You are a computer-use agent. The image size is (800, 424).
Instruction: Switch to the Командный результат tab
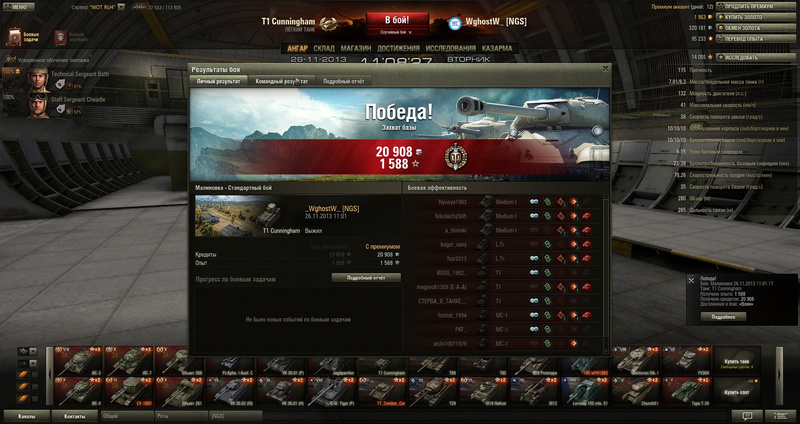click(x=281, y=80)
